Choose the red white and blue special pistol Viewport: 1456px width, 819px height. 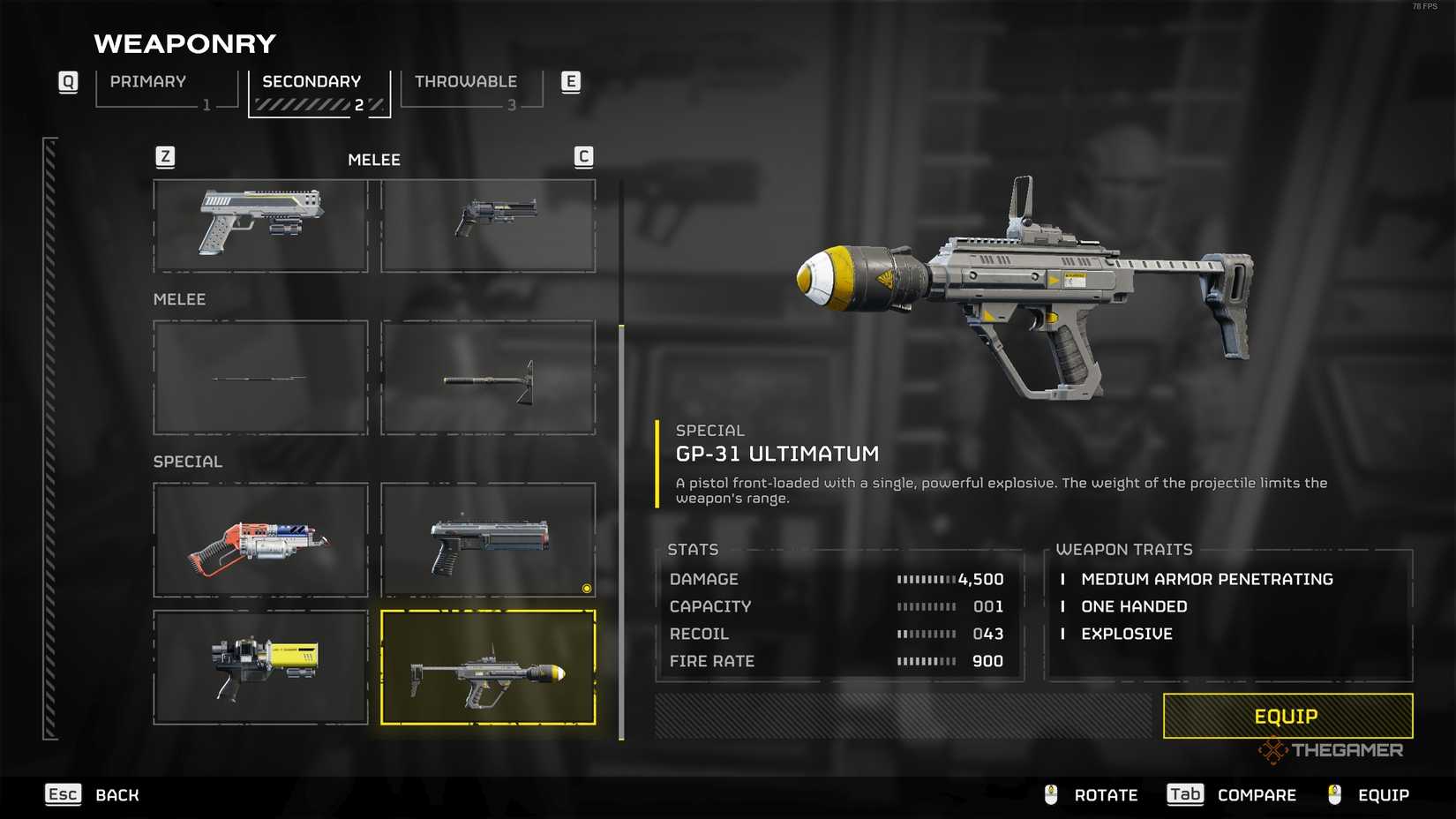tap(260, 540)
